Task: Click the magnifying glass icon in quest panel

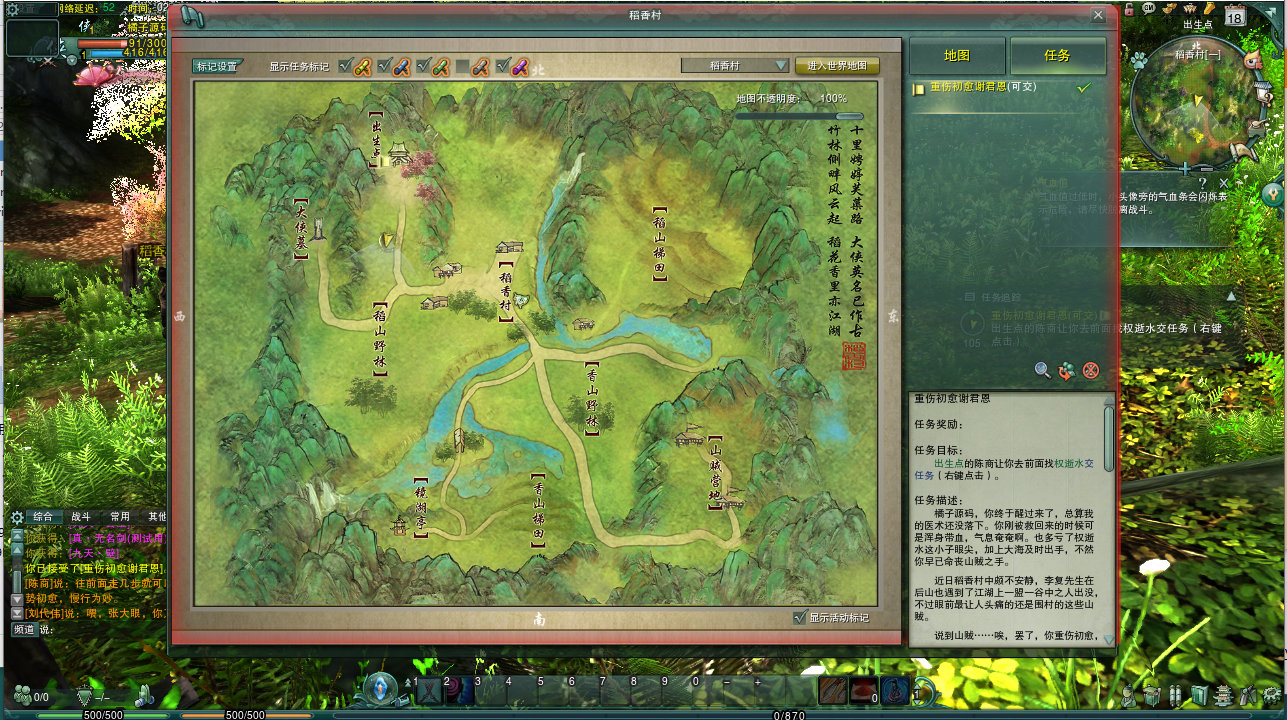Action: point(1040,370)
